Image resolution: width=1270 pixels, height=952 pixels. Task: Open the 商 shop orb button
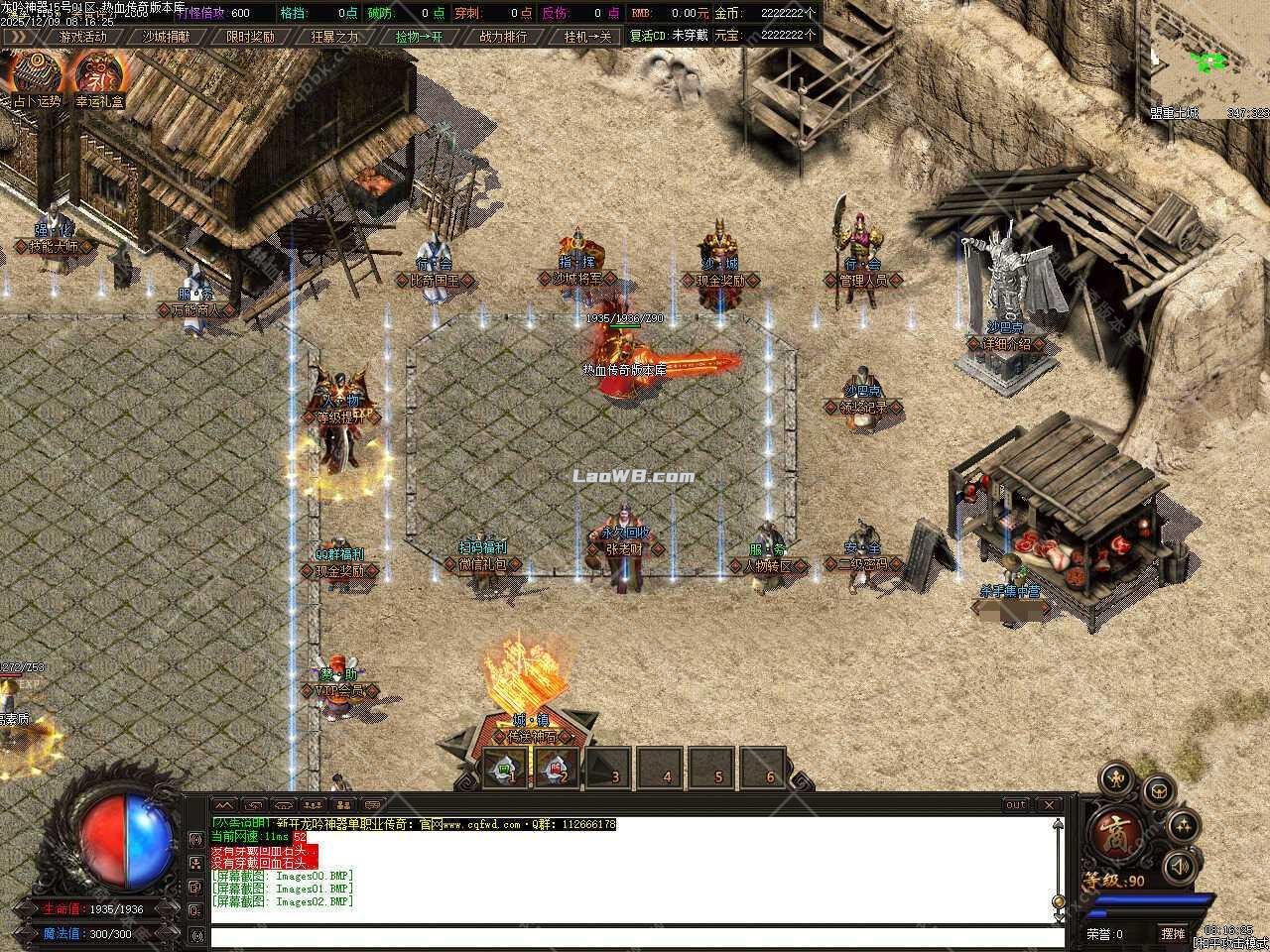pos(1115,834)
